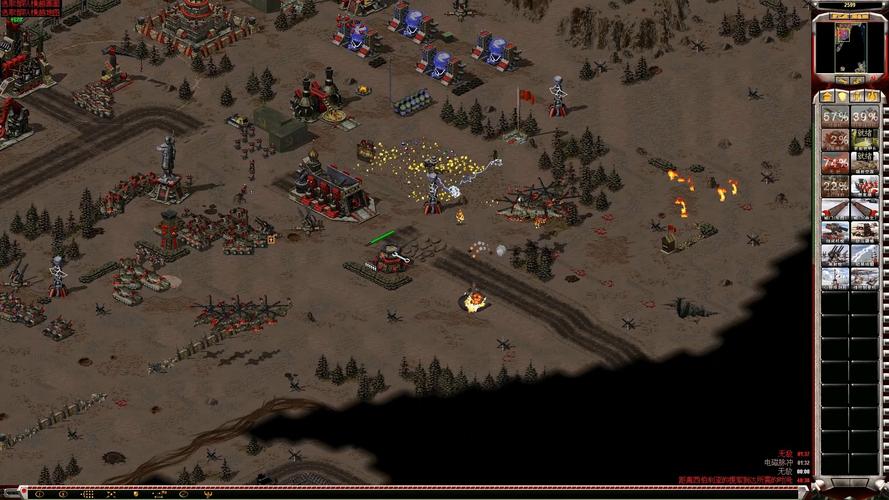The image size is (889, 500).
Task: Select the cameo at 22% progress
Action: tap(835, 185)
